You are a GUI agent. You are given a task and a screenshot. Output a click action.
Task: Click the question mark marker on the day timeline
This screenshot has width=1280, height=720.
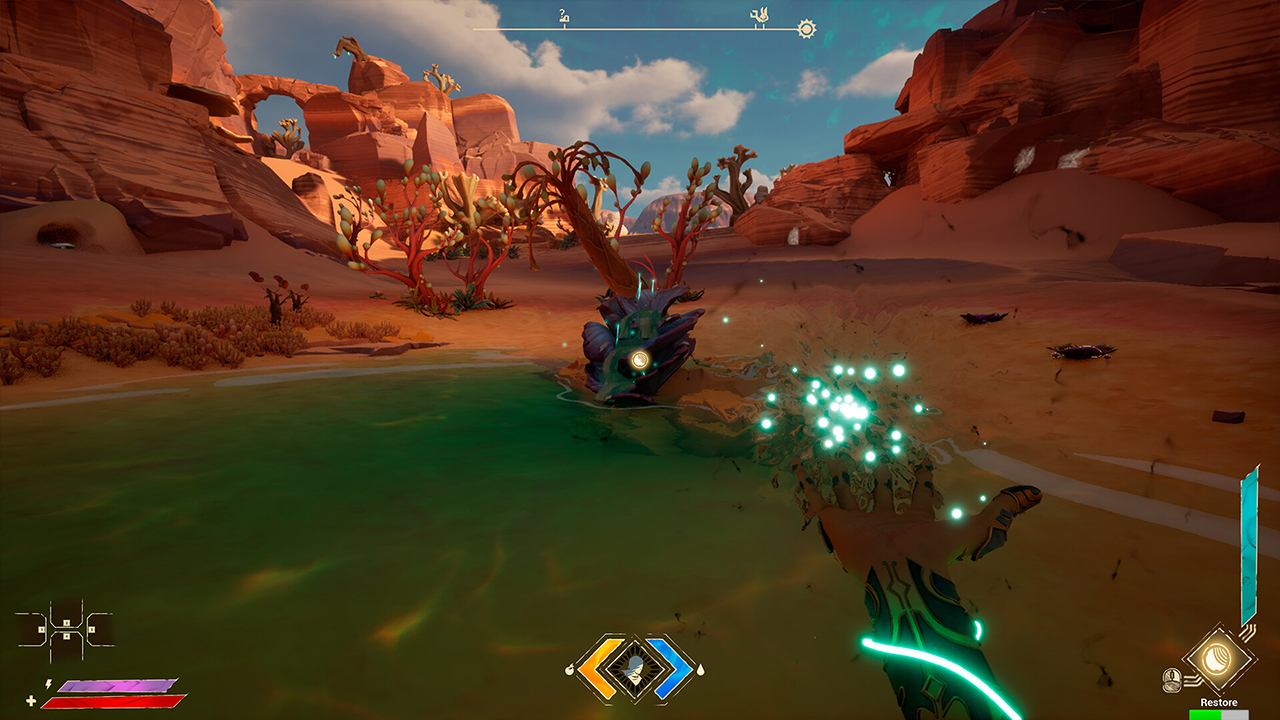tap(565, 14)
